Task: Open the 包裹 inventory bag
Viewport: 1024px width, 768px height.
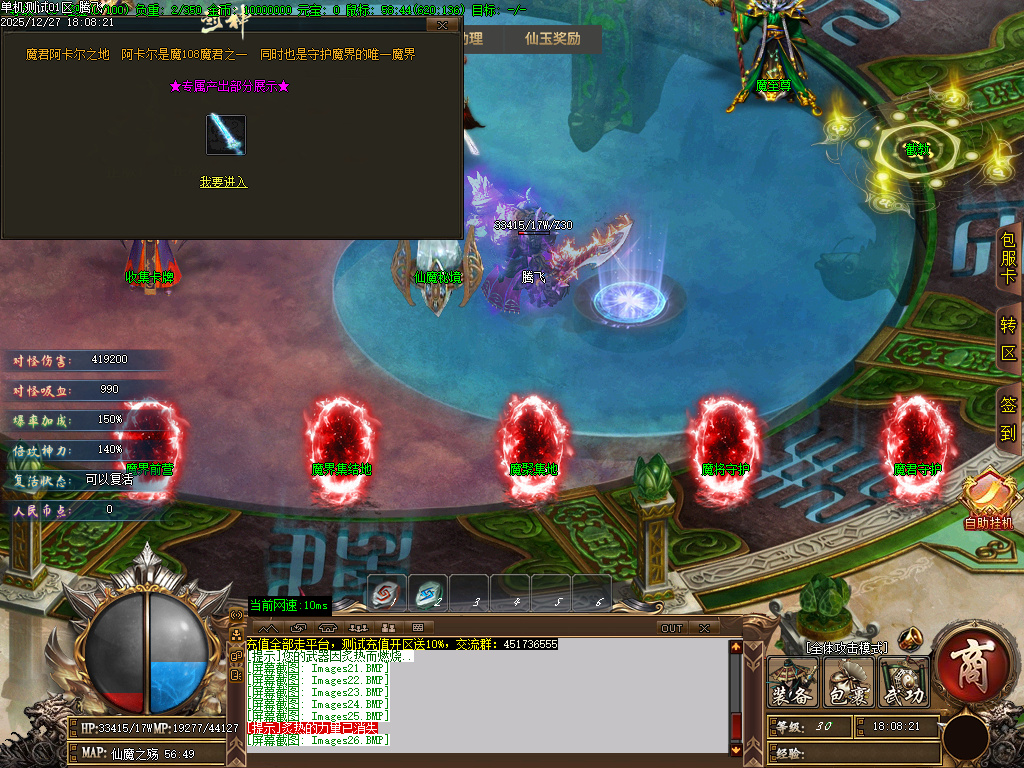Action: point(848,682)
